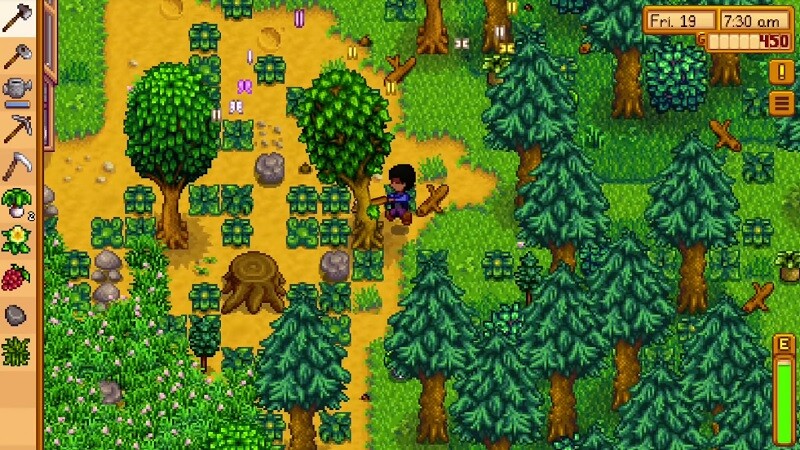The image size is (800, 450).
Task: Open the journal with the exclamation button
Action: (781, 72)
